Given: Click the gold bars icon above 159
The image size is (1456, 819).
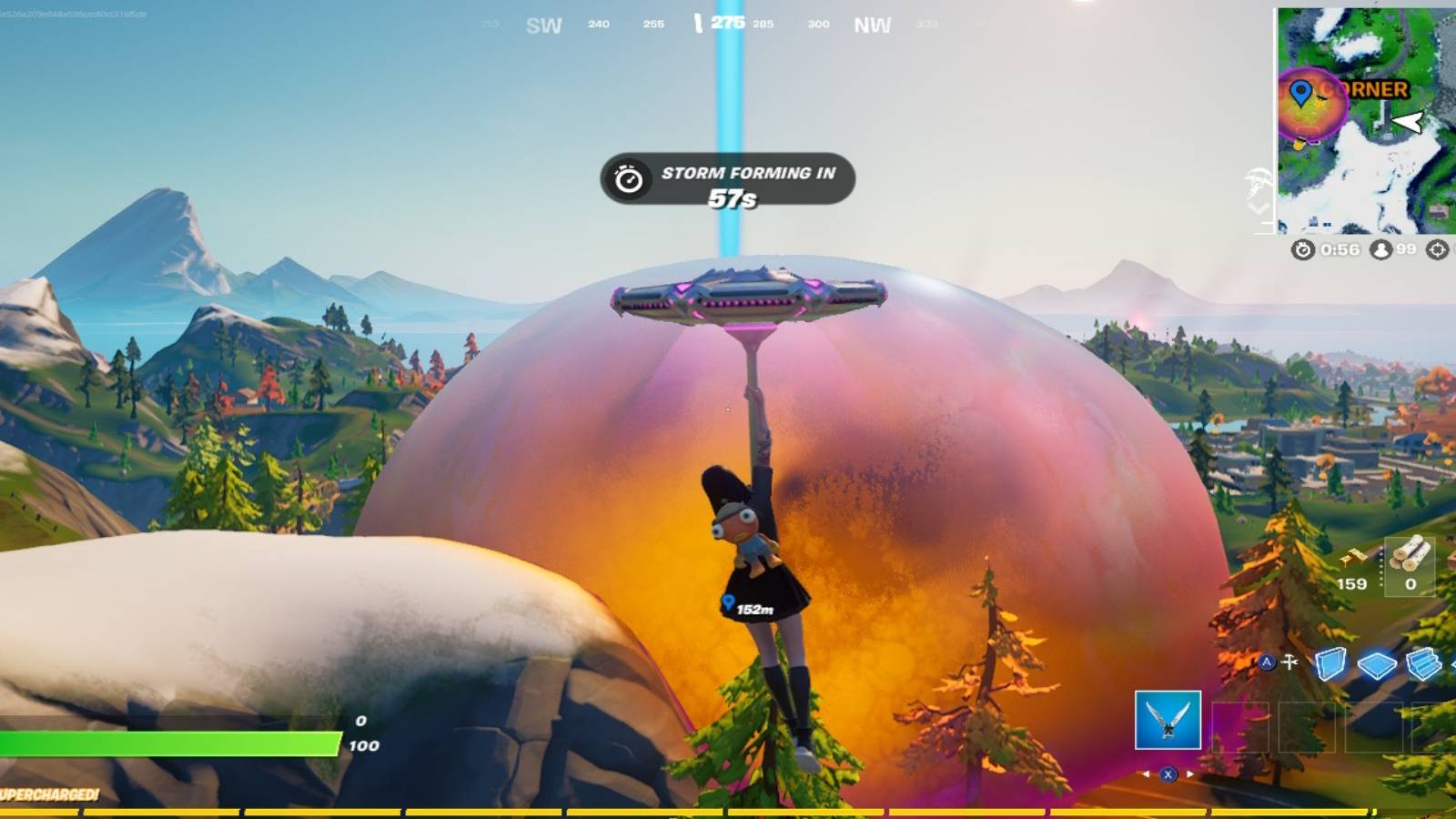Looking at the screenshot, I should click(1351, 558).
